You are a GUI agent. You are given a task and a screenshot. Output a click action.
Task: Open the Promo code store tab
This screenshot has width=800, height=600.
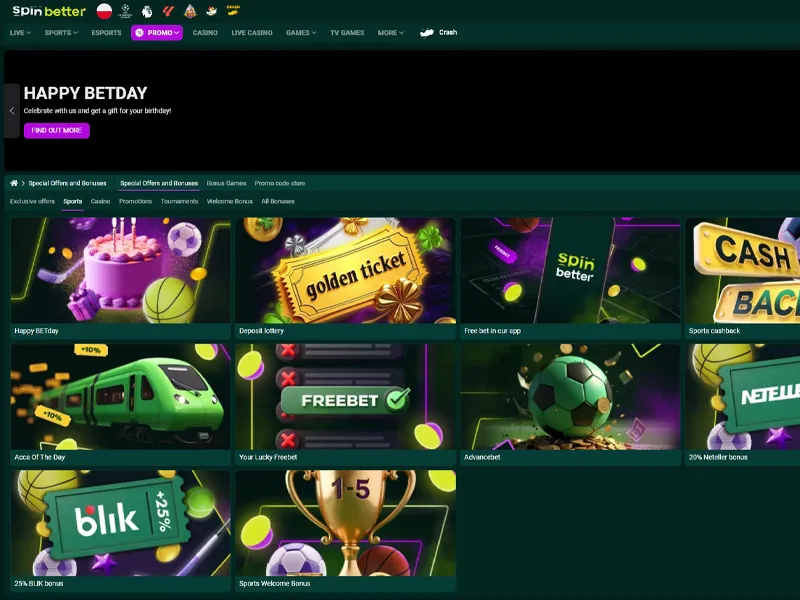(280, 184)
